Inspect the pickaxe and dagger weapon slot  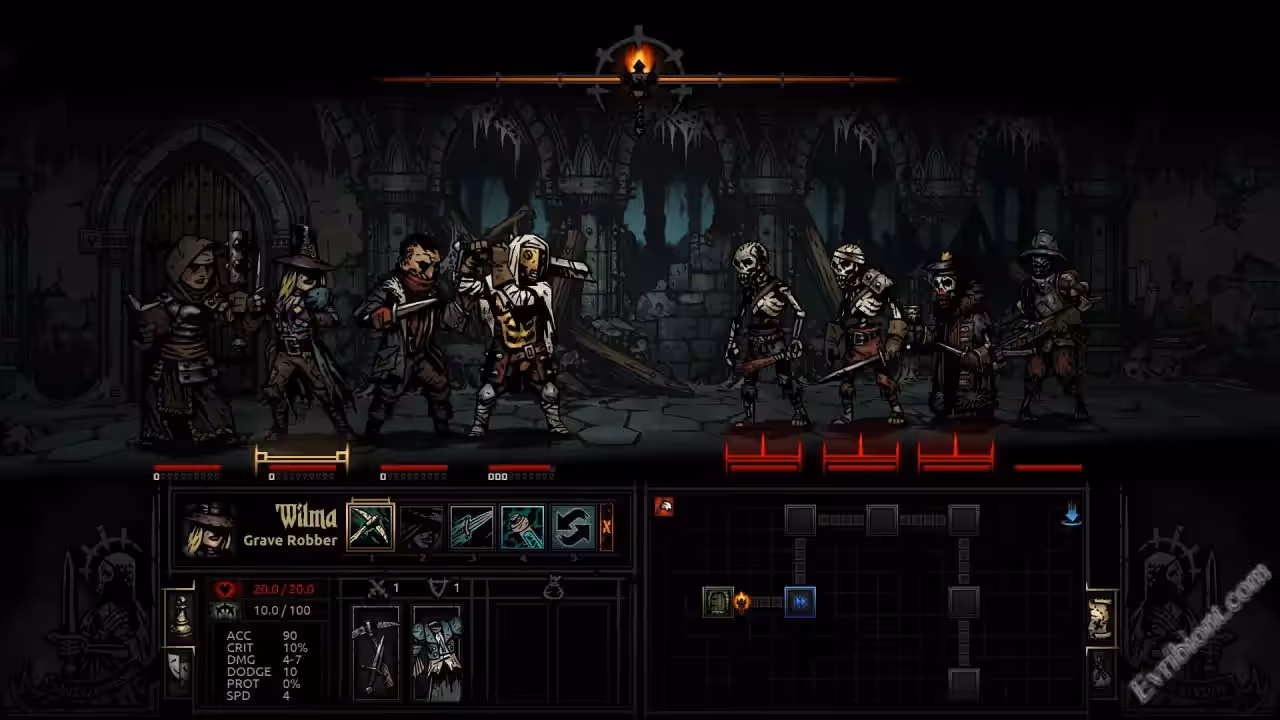click(x=376, y=652)
